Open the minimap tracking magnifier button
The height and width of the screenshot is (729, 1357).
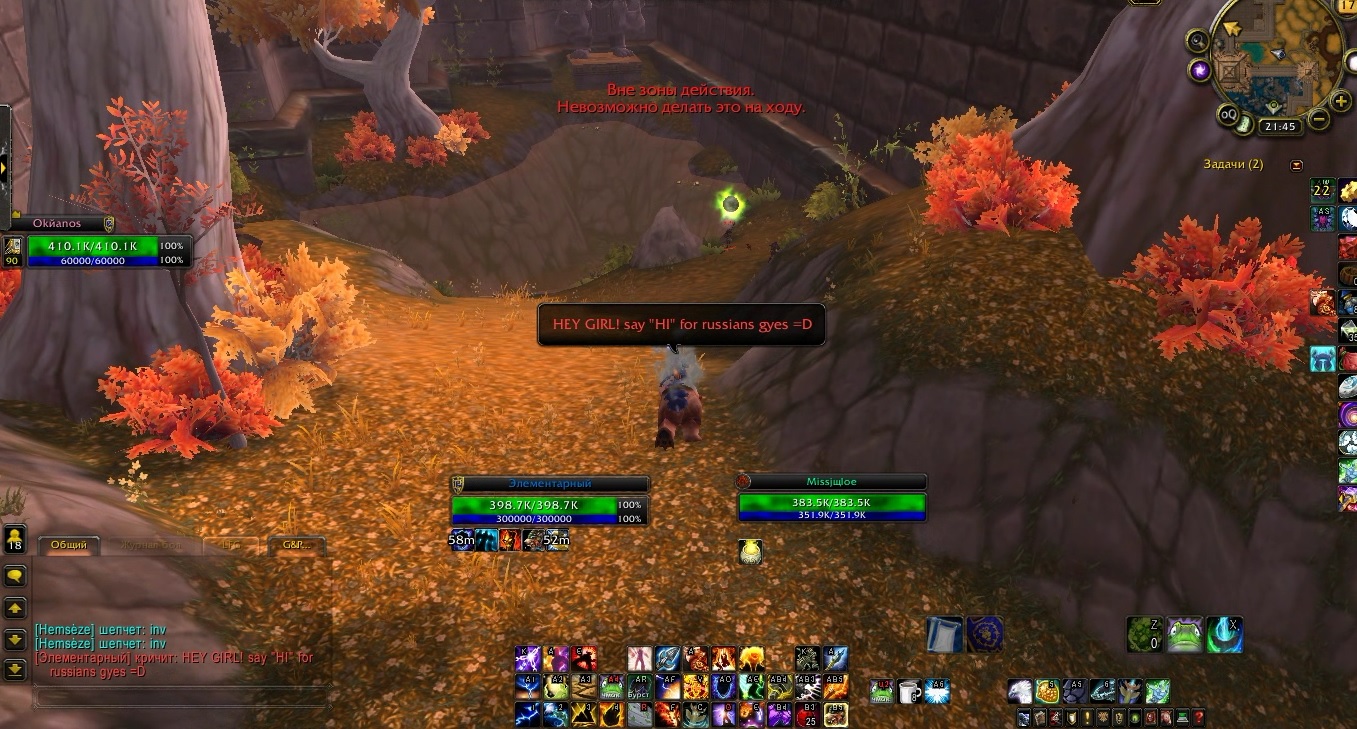(1197, 41)
